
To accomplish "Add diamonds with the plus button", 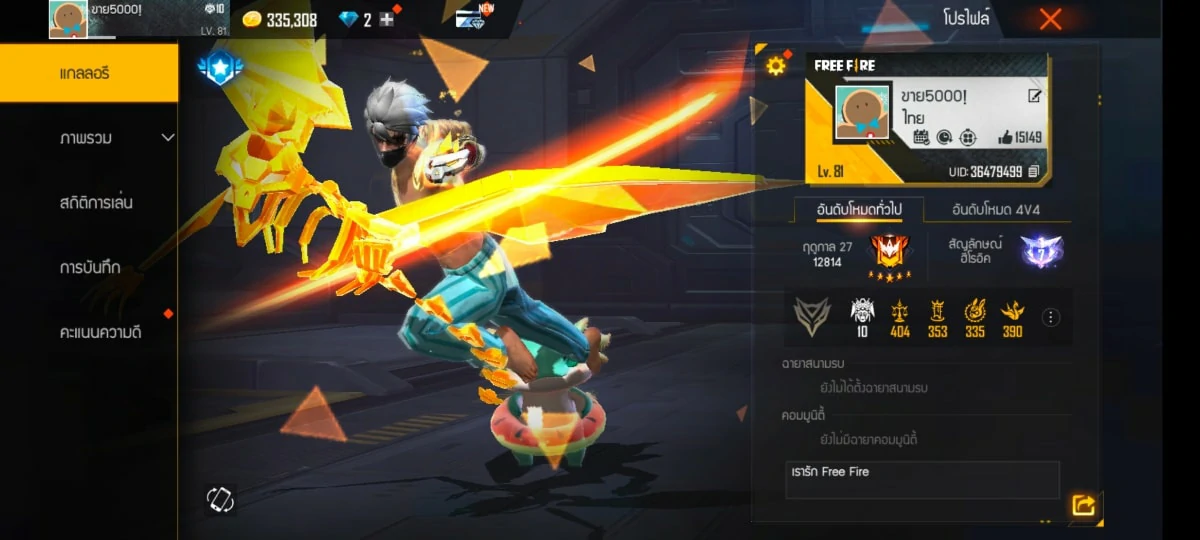I will coord(387,20).
